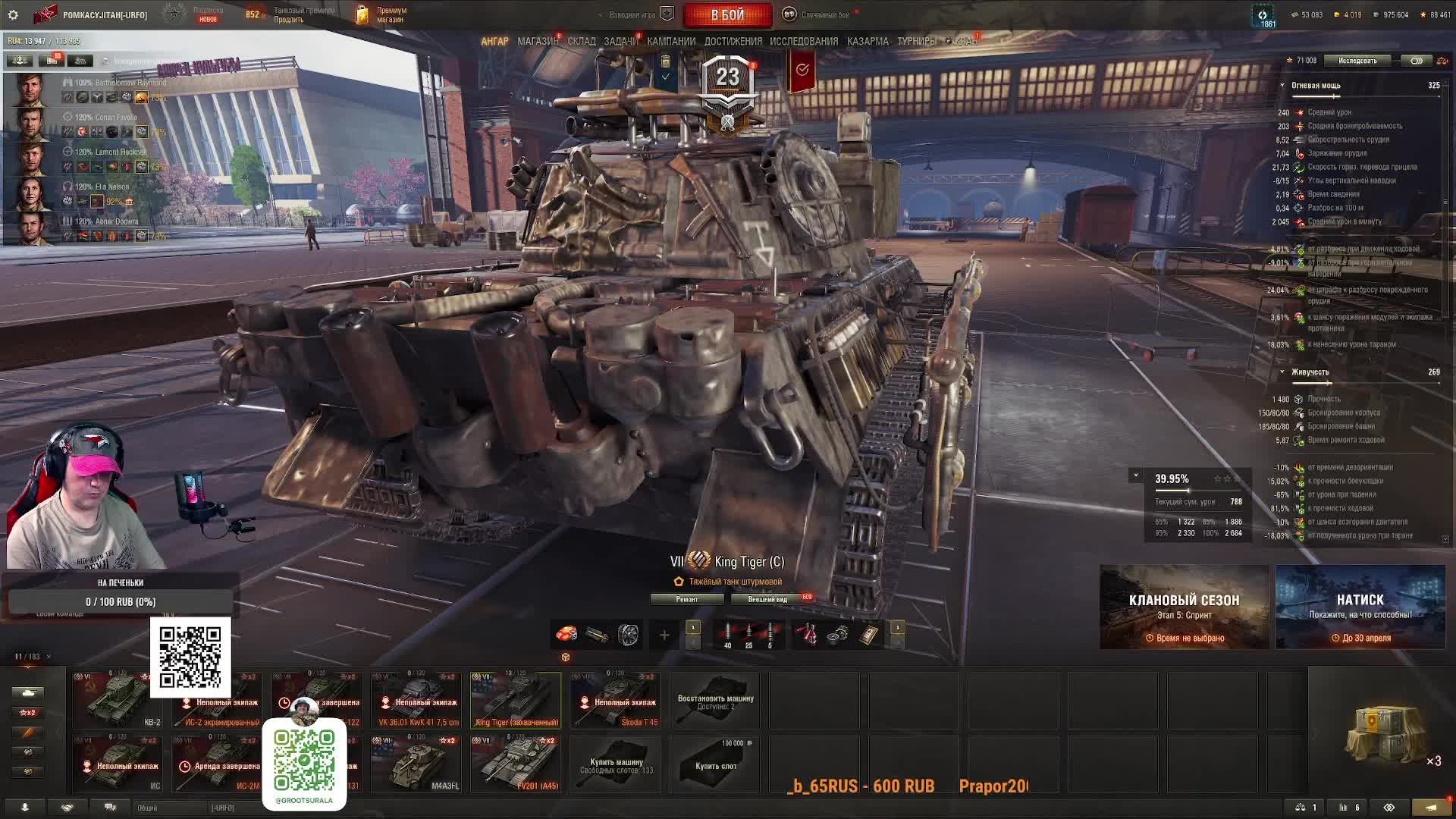
Task: Open the gear settings menu
Action: 13,15
